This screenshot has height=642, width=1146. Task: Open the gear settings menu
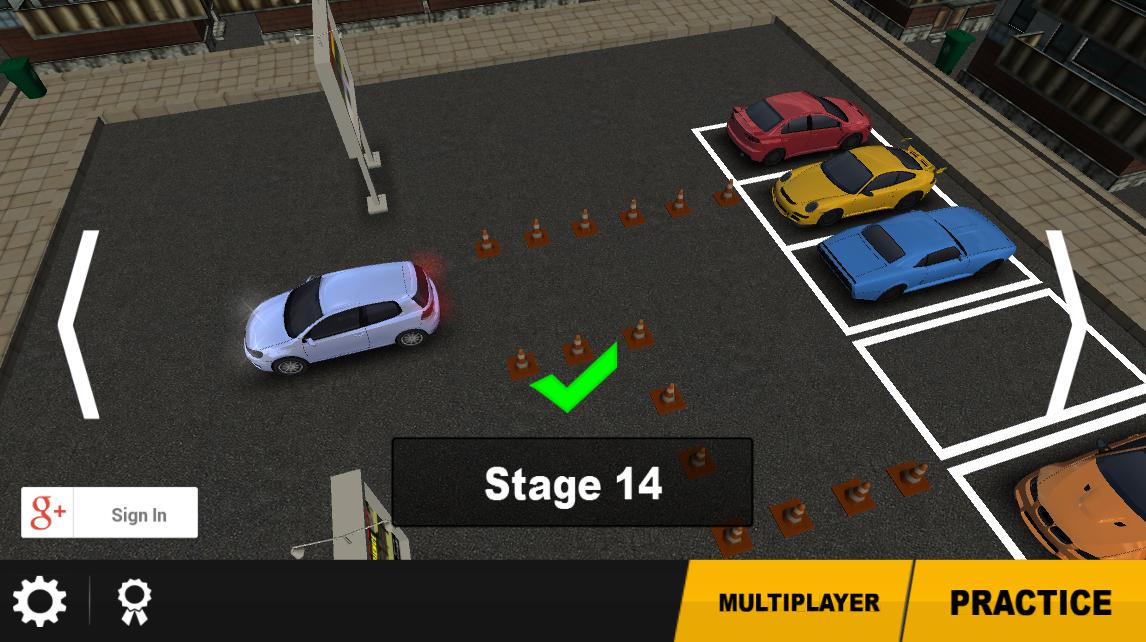coord(40,601)
